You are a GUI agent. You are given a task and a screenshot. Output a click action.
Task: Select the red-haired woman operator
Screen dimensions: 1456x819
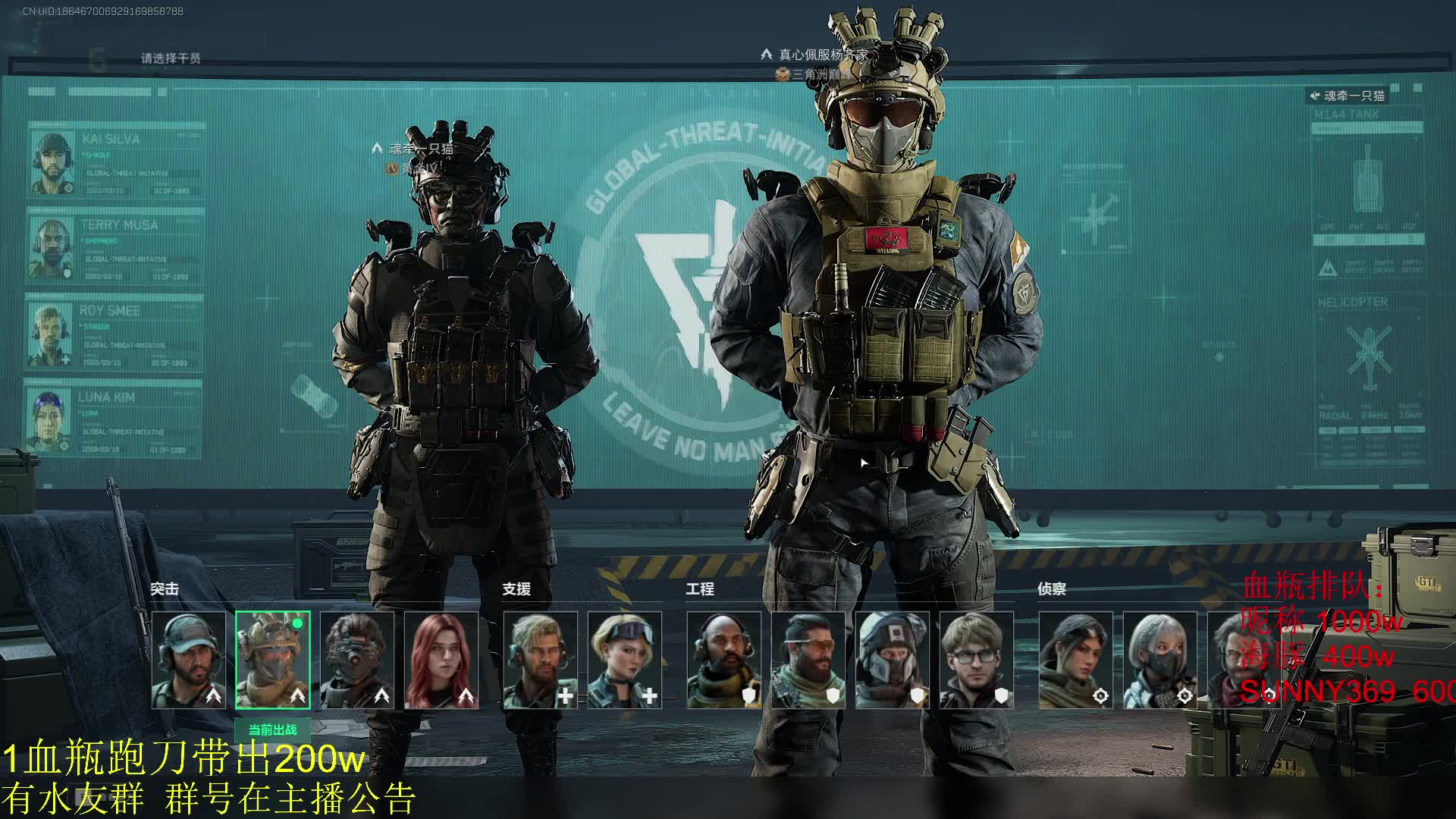click(441, 661)
